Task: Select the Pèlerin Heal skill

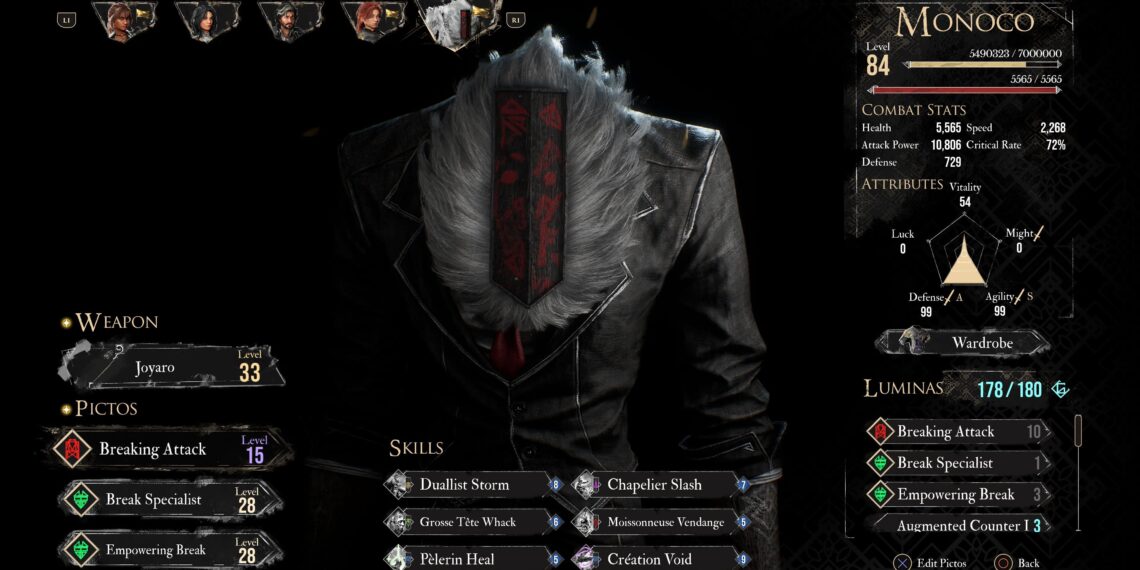Action: click(469, 559)
